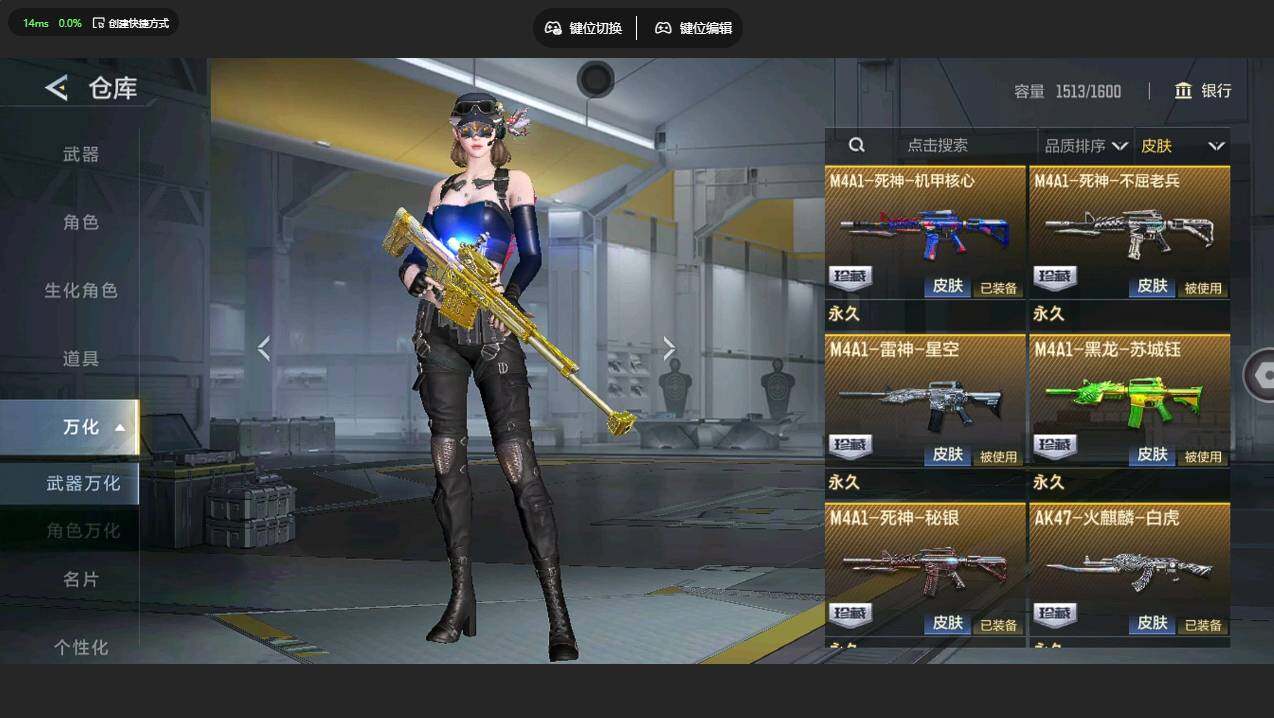Choose the 角色万化 sub-tab
The width and height of the screenshot is (1274, 718).
coord(83,530)
